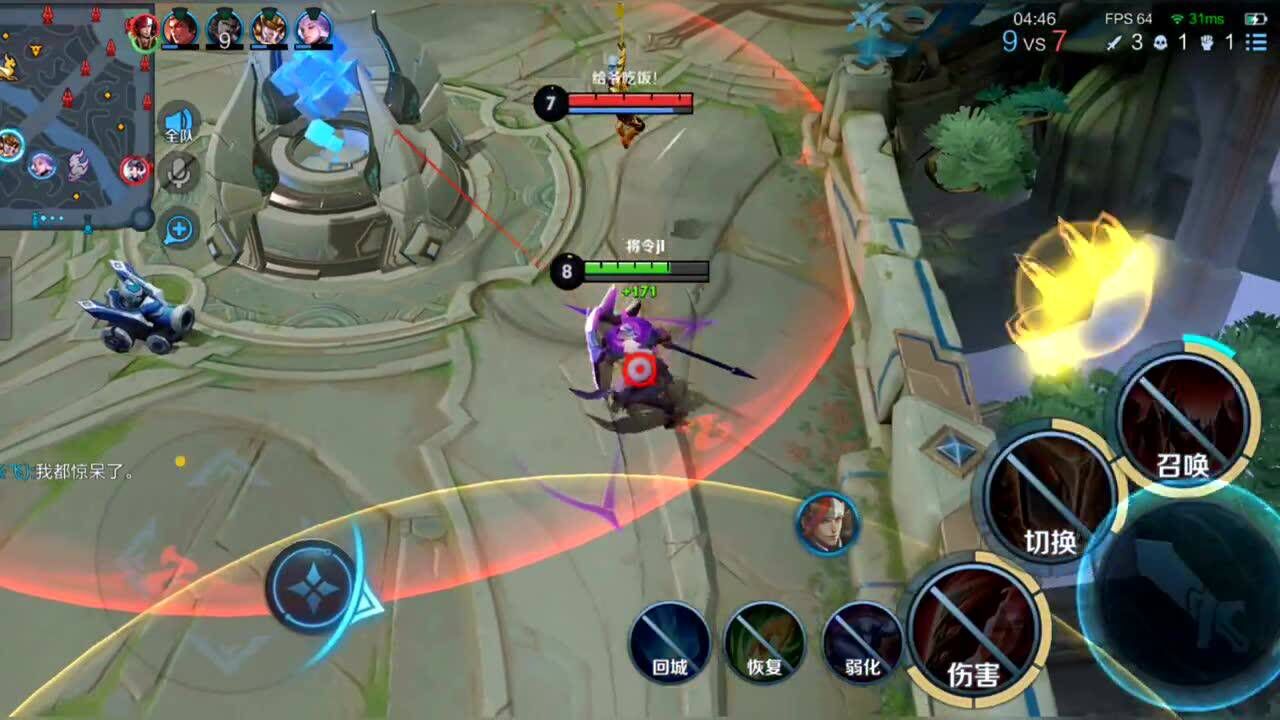Unmute the crossed-out microphone button

click(x=179, y=174)
